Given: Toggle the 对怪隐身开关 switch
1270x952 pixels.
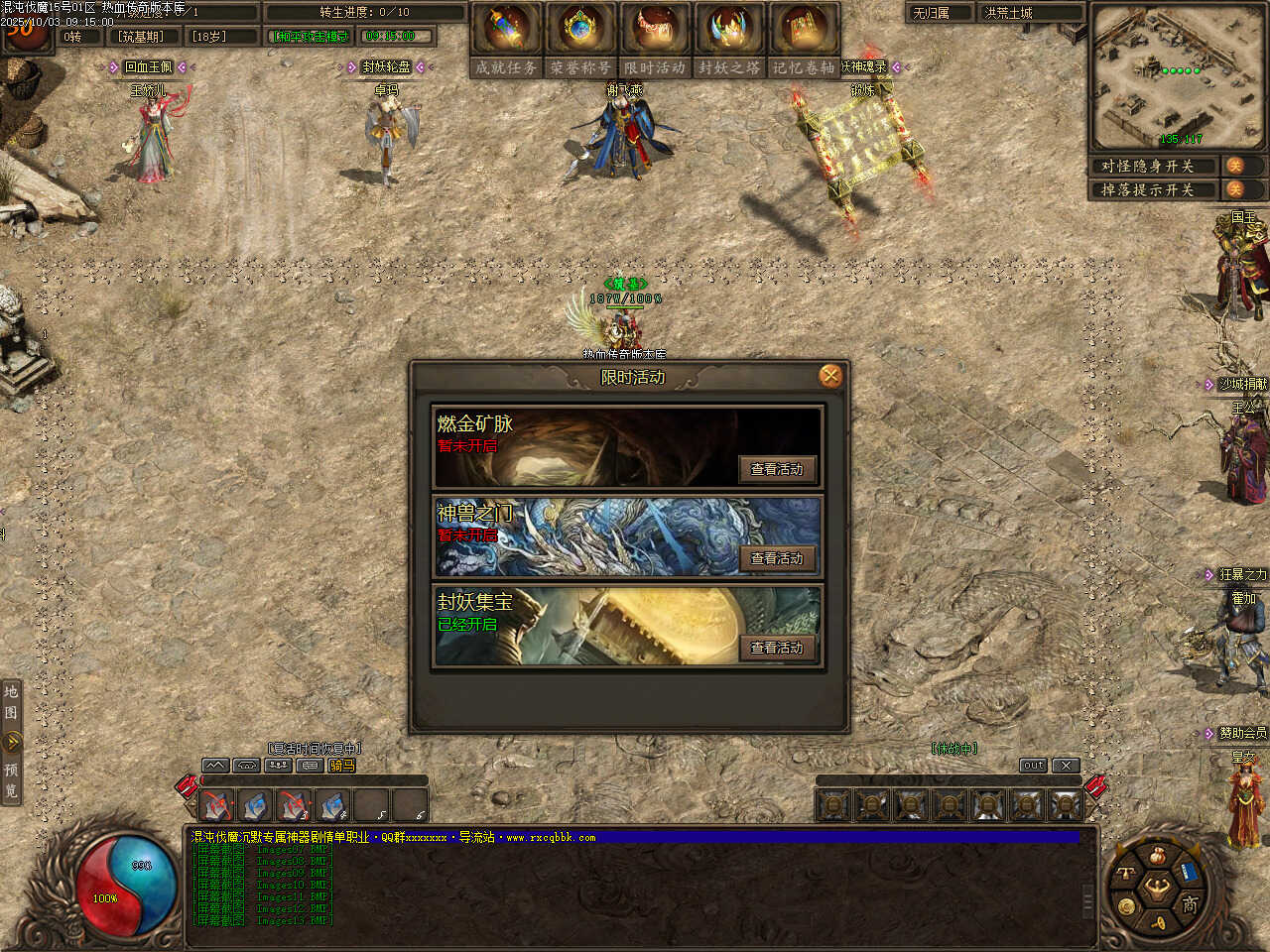Looking at the screenshot, I should (1235, 166).
